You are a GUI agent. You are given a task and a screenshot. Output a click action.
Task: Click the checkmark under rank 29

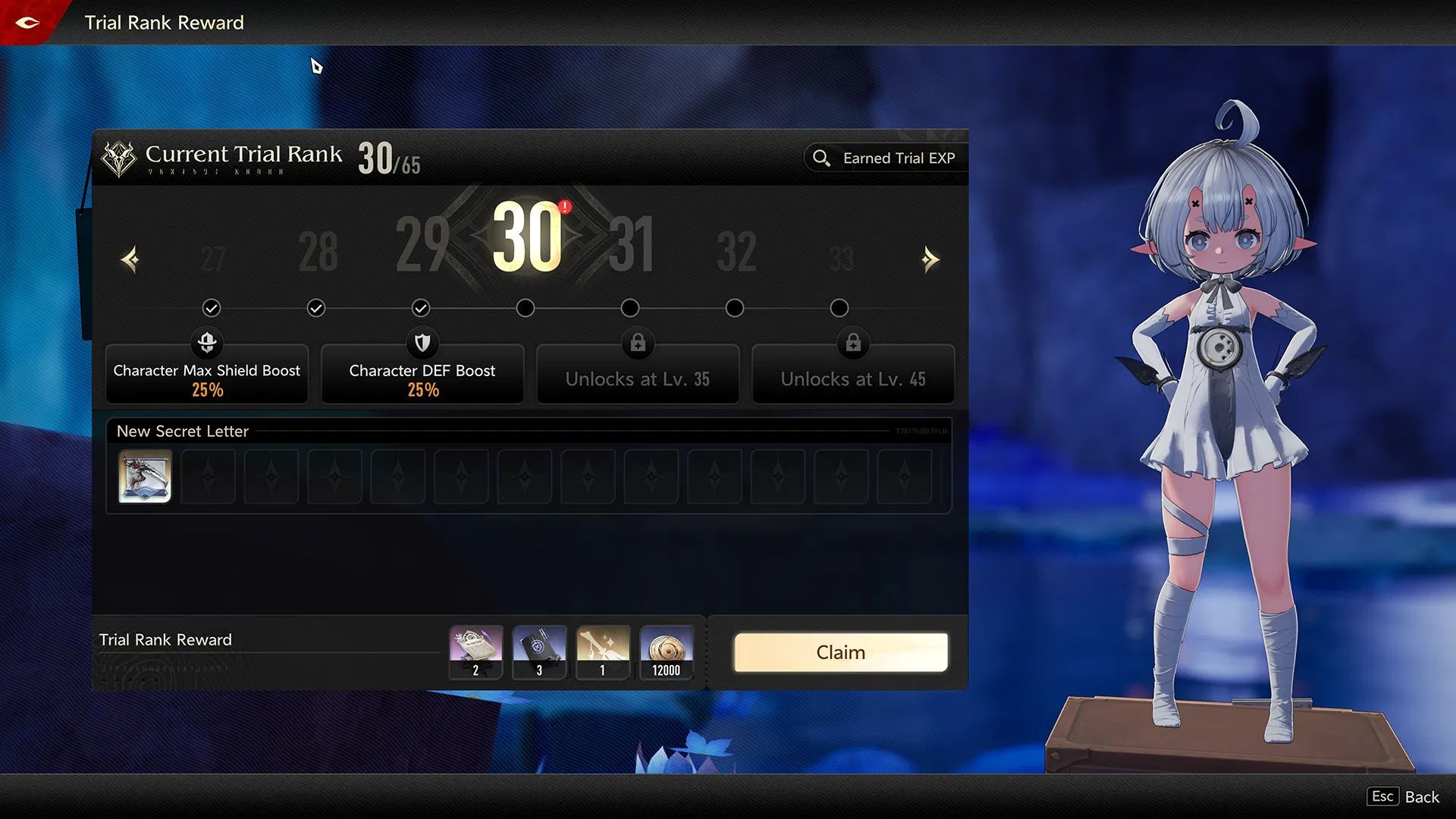pos(422,308)
